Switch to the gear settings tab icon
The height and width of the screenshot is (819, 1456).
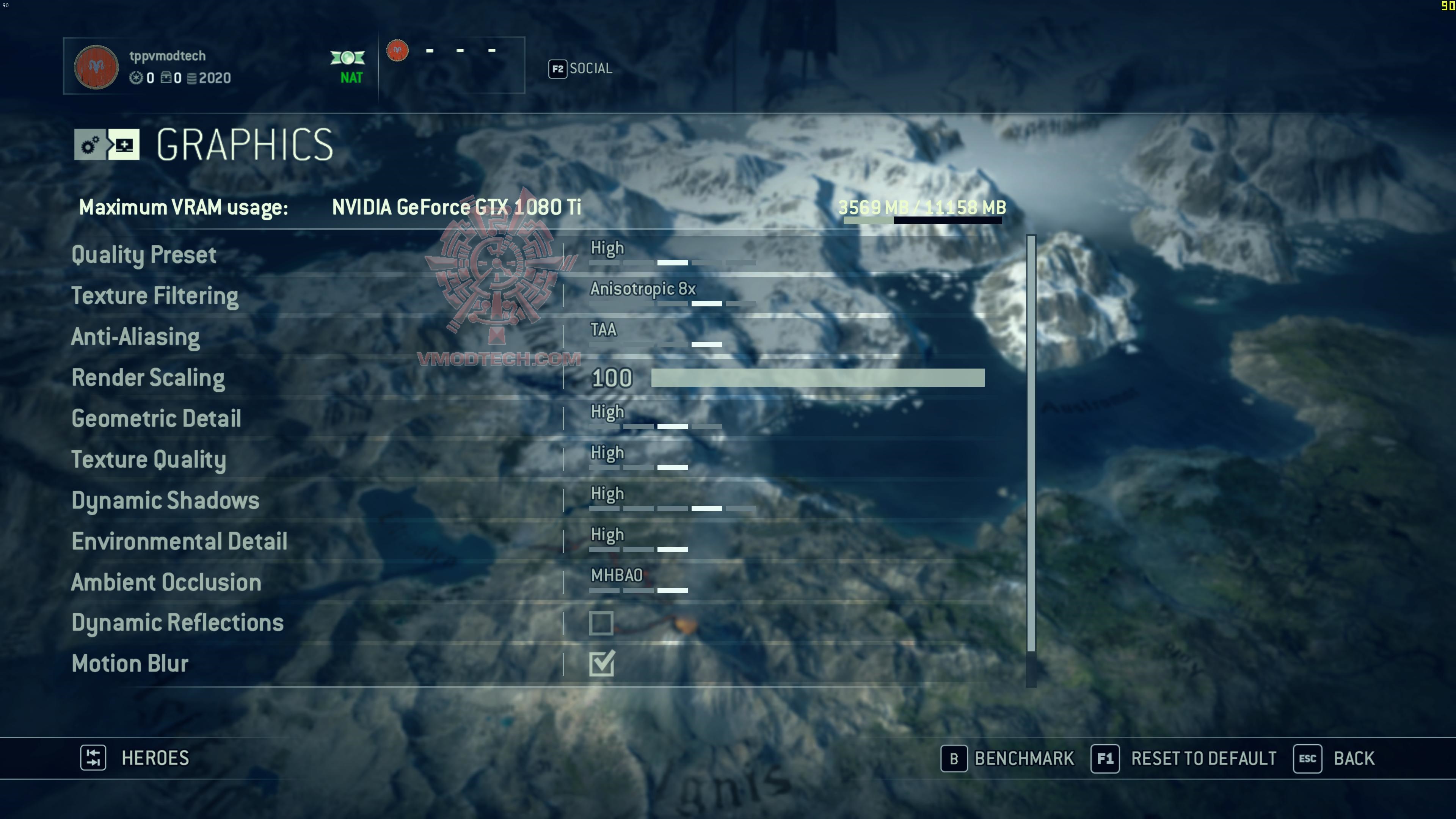click(x=90, y=145)
